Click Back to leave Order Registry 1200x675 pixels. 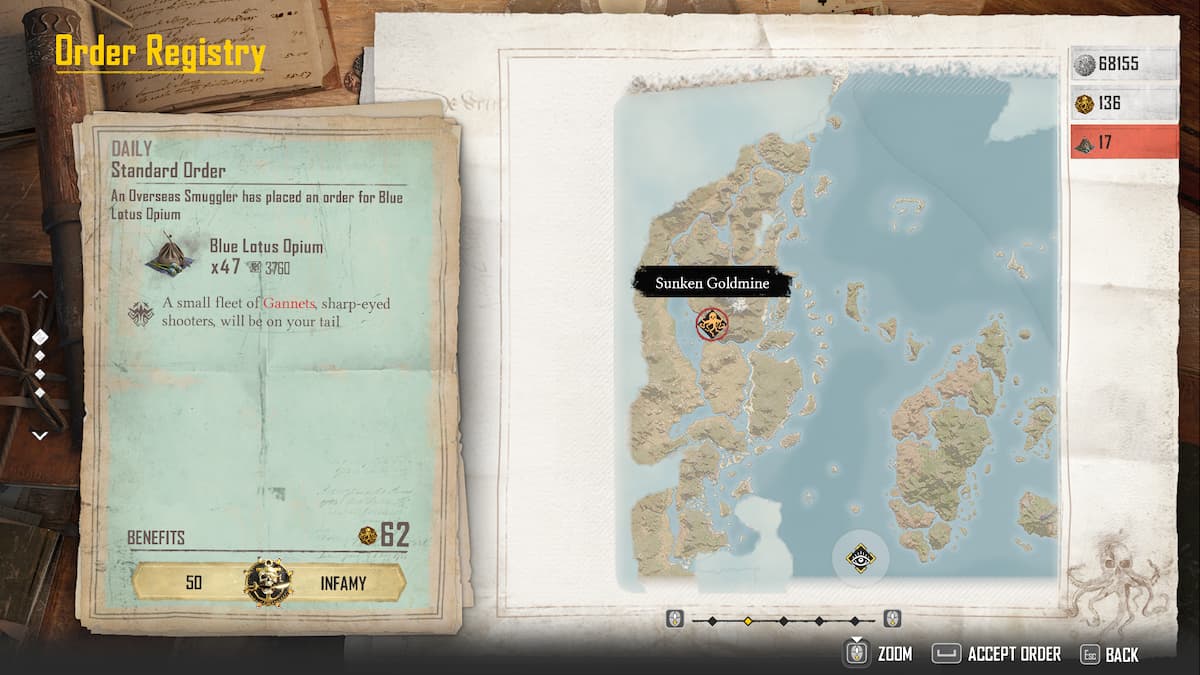click(x=1109, y=655)
